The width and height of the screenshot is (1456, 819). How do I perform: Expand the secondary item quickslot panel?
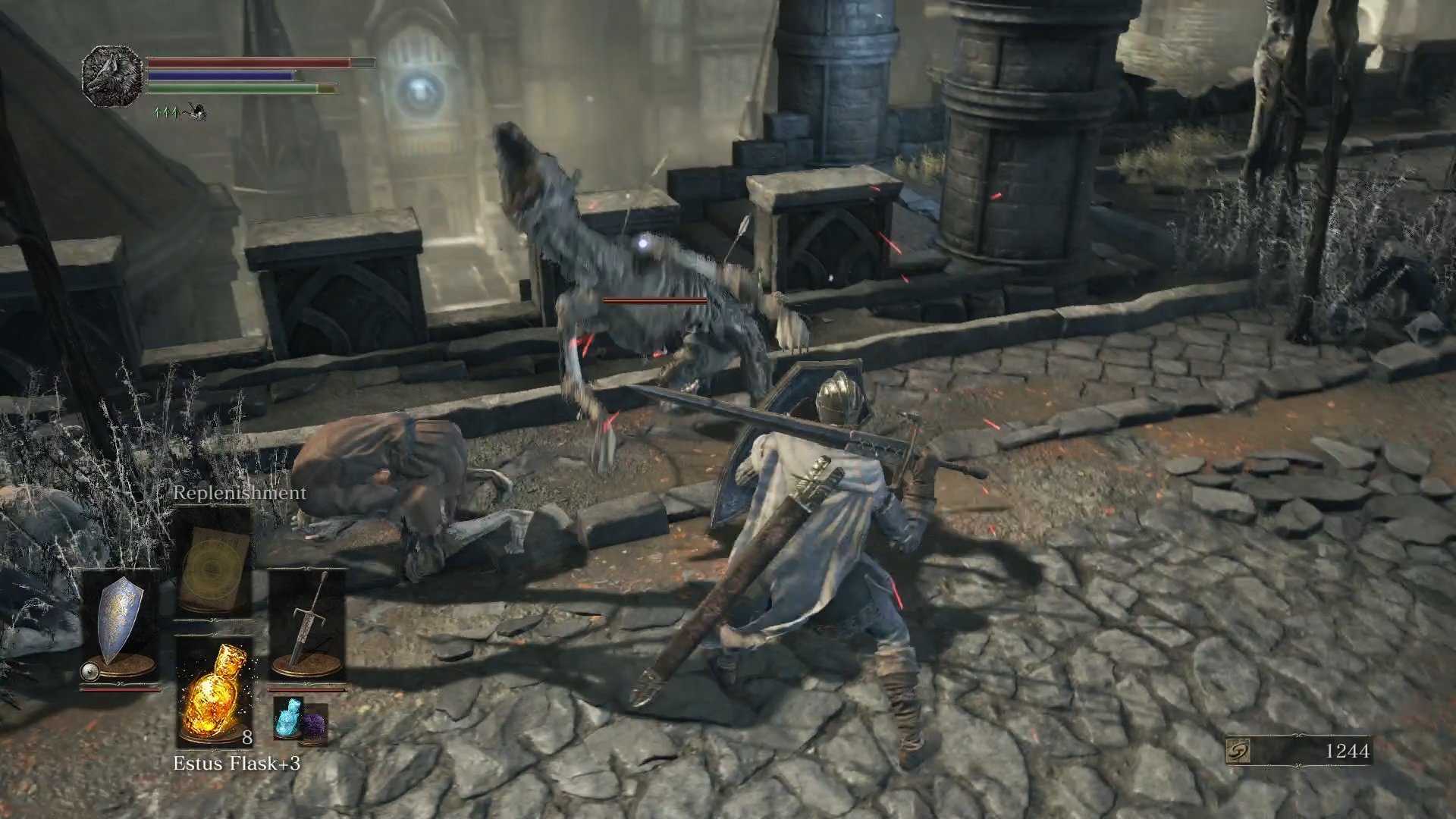pyautogui.click(x=302, y=722)
